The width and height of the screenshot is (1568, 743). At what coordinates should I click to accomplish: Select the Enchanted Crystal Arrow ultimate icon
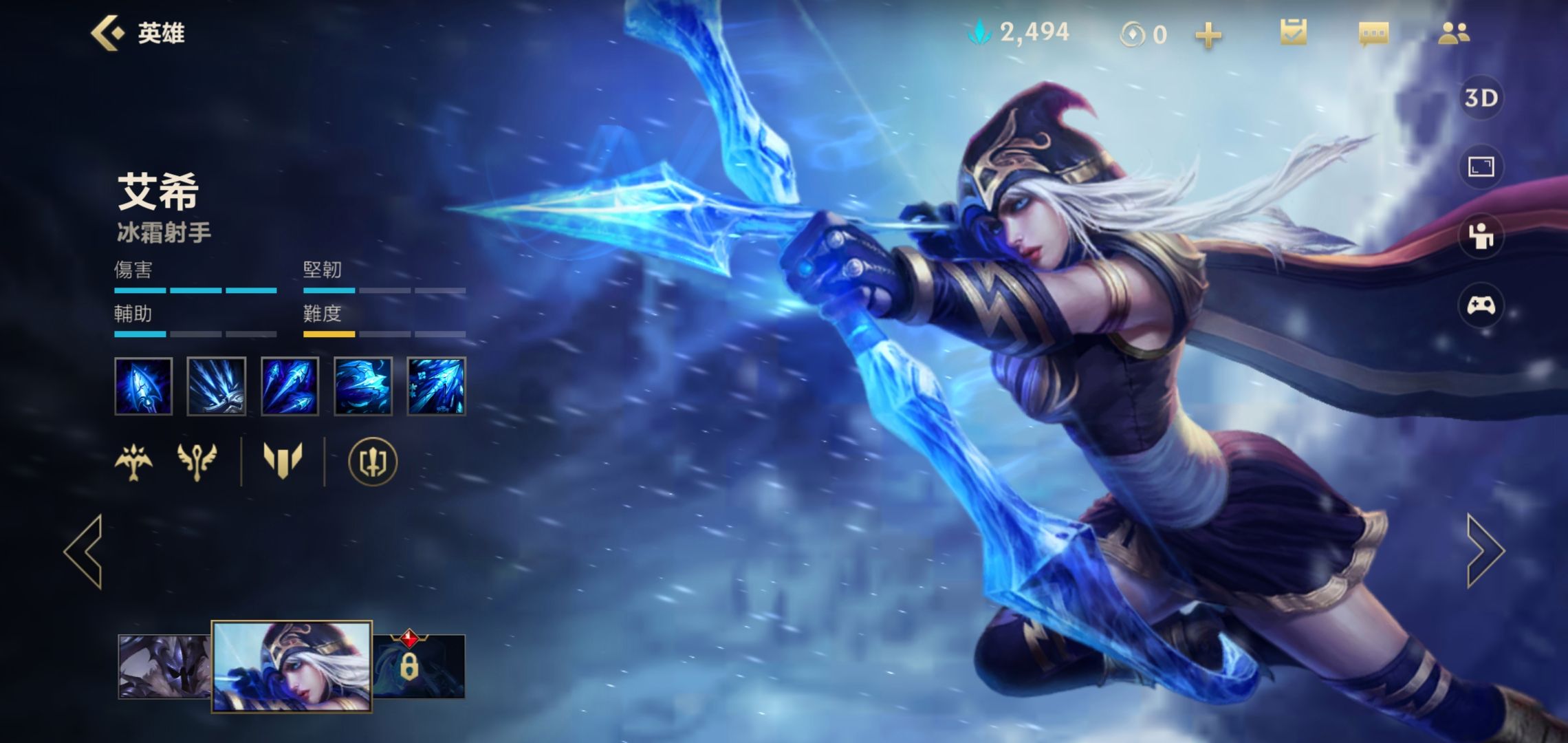(x=436, y=386)
